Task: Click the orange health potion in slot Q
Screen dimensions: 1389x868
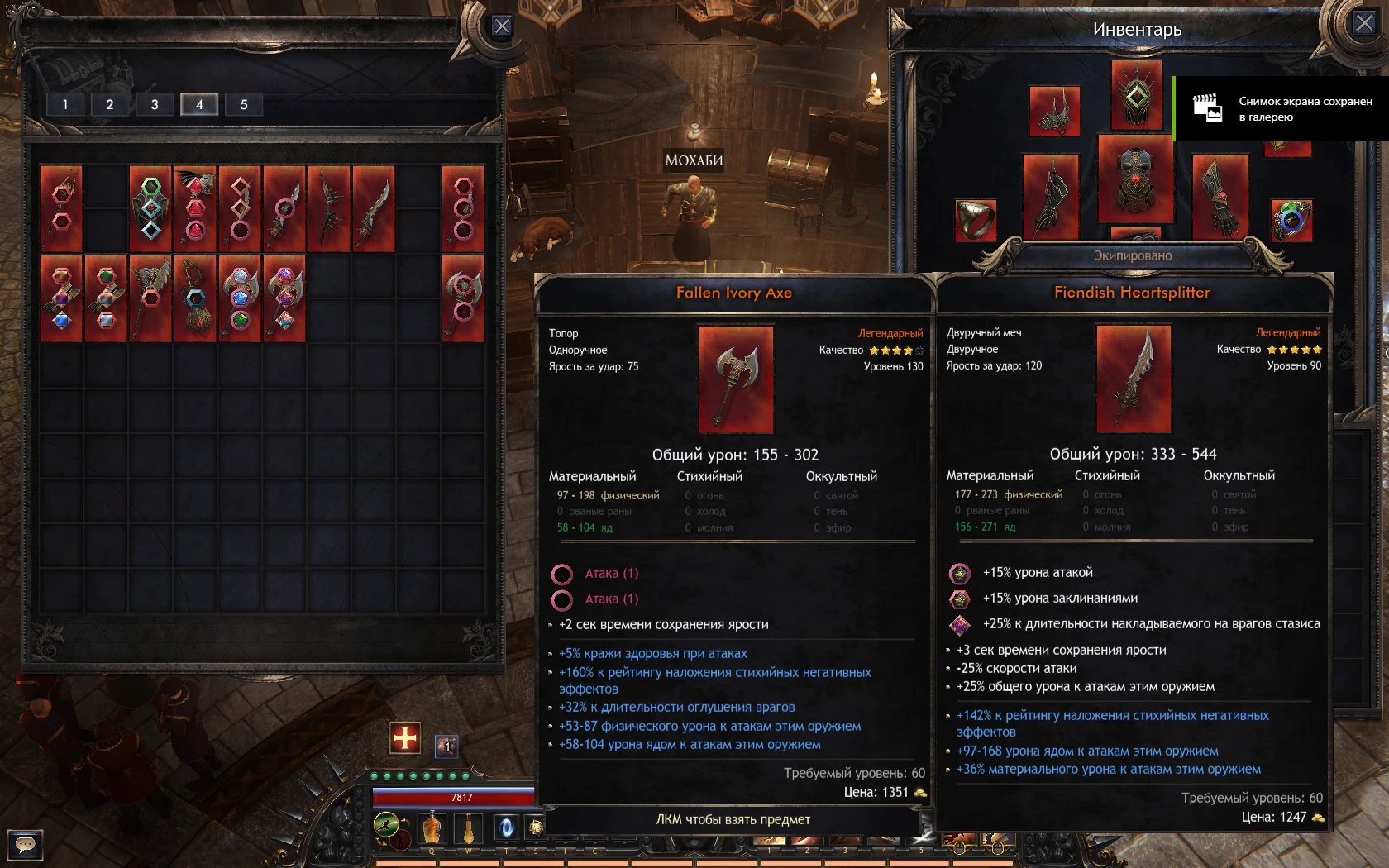Action: [432, 827]
